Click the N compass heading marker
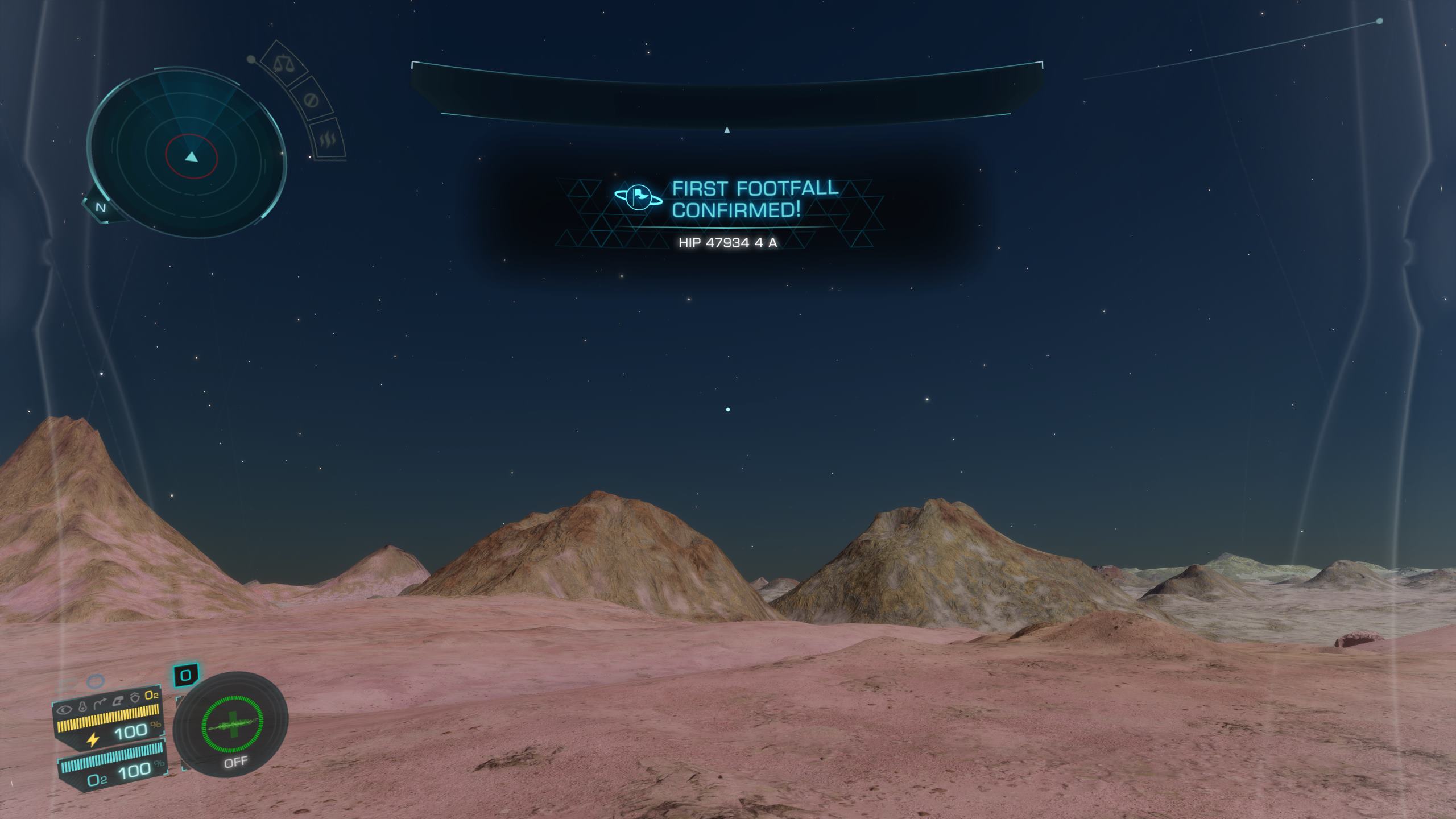1456x819 pixels. 101,208
